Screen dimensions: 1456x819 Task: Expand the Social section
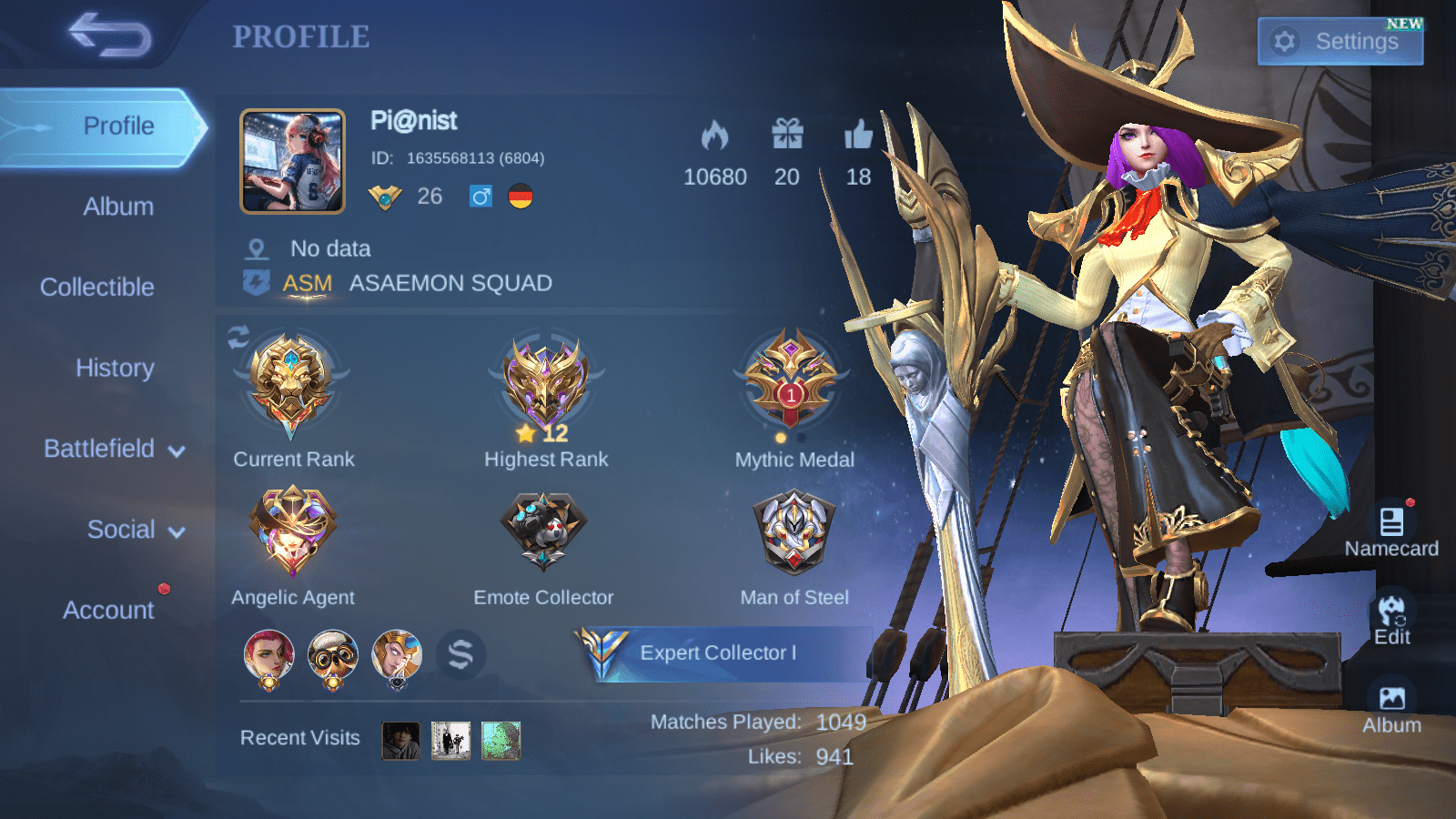point(120,529)
